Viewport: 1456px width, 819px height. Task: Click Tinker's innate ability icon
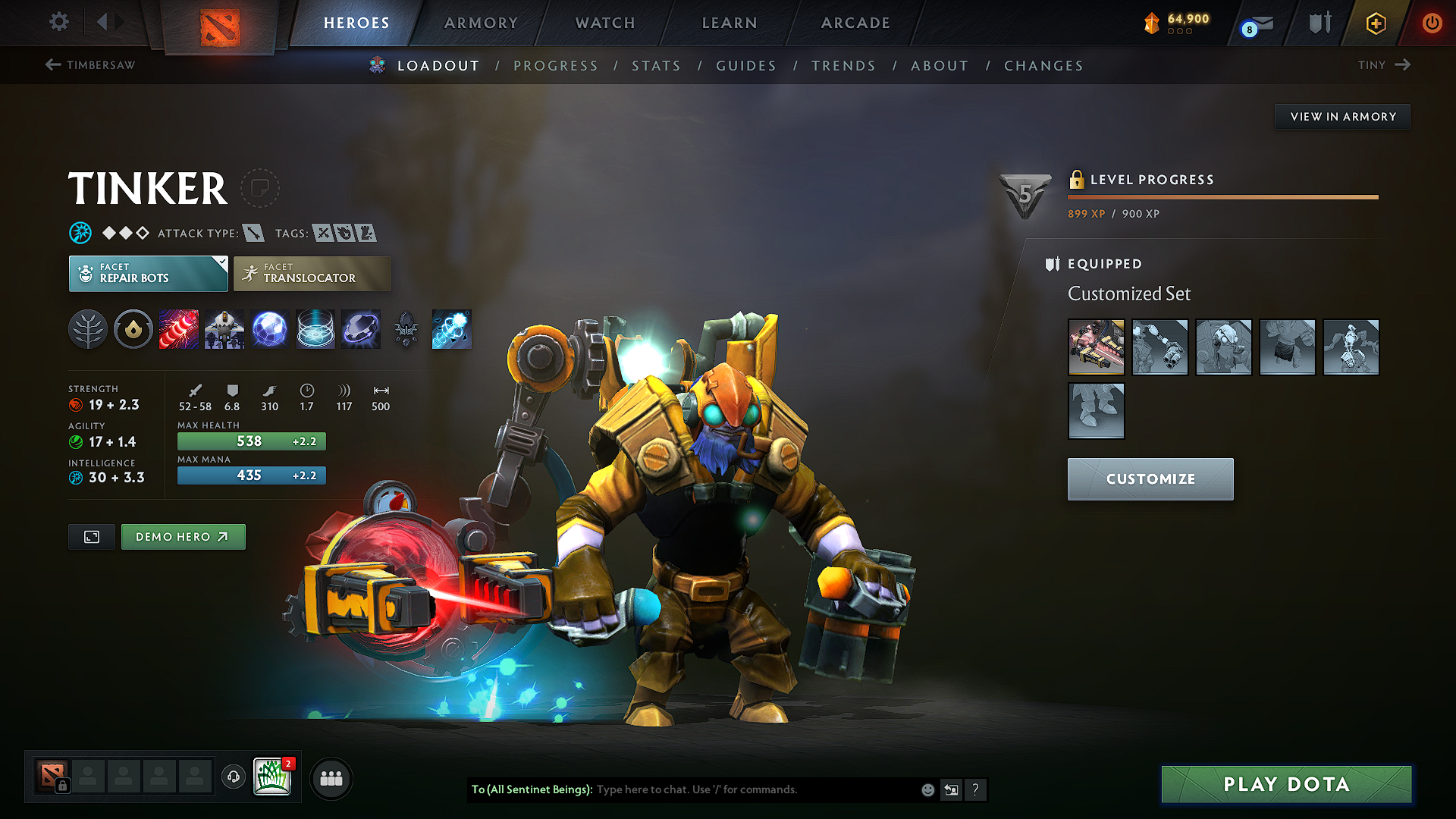coord(133,329)
